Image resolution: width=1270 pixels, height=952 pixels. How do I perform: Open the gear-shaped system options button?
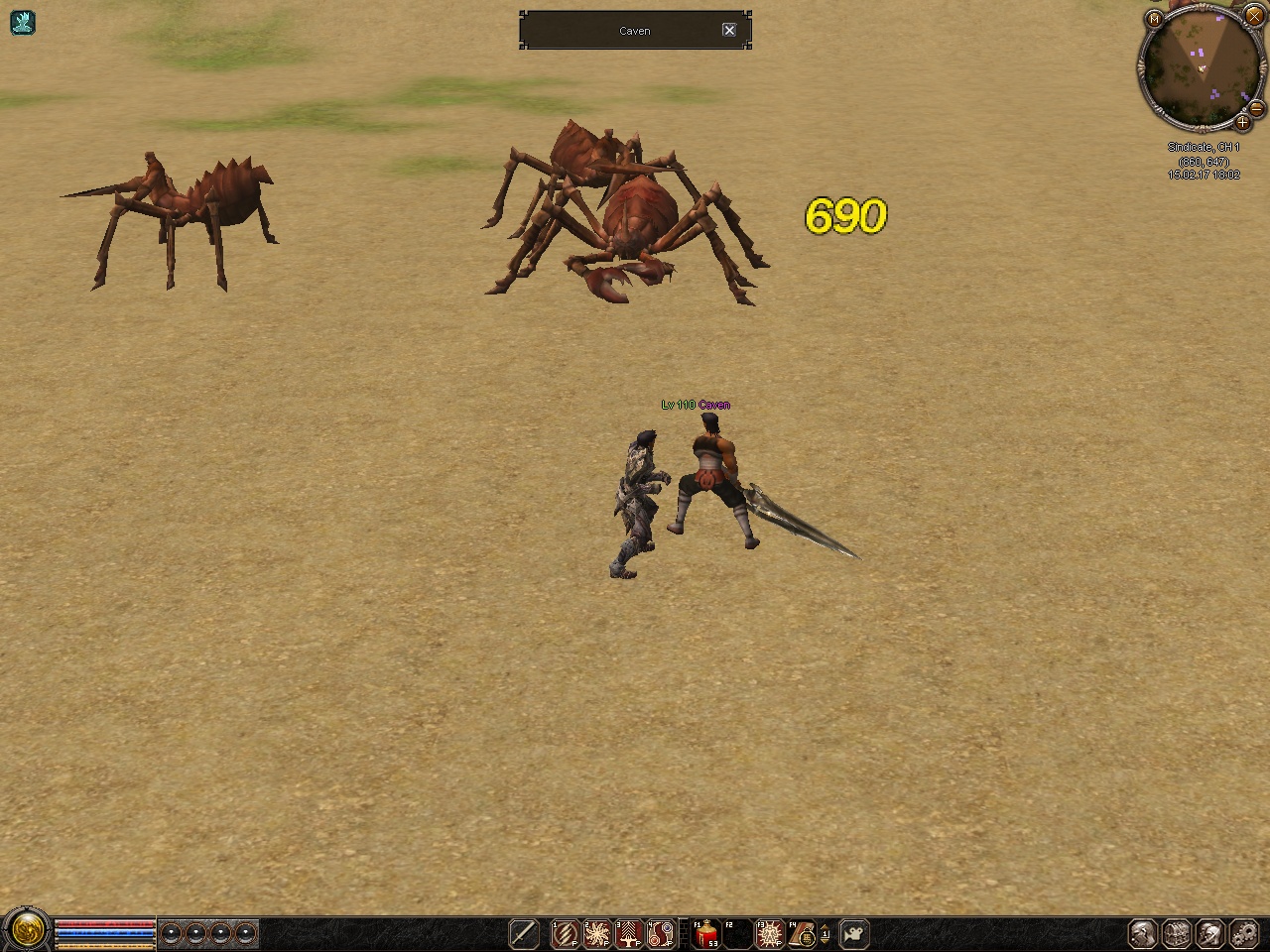point(1243,933)
